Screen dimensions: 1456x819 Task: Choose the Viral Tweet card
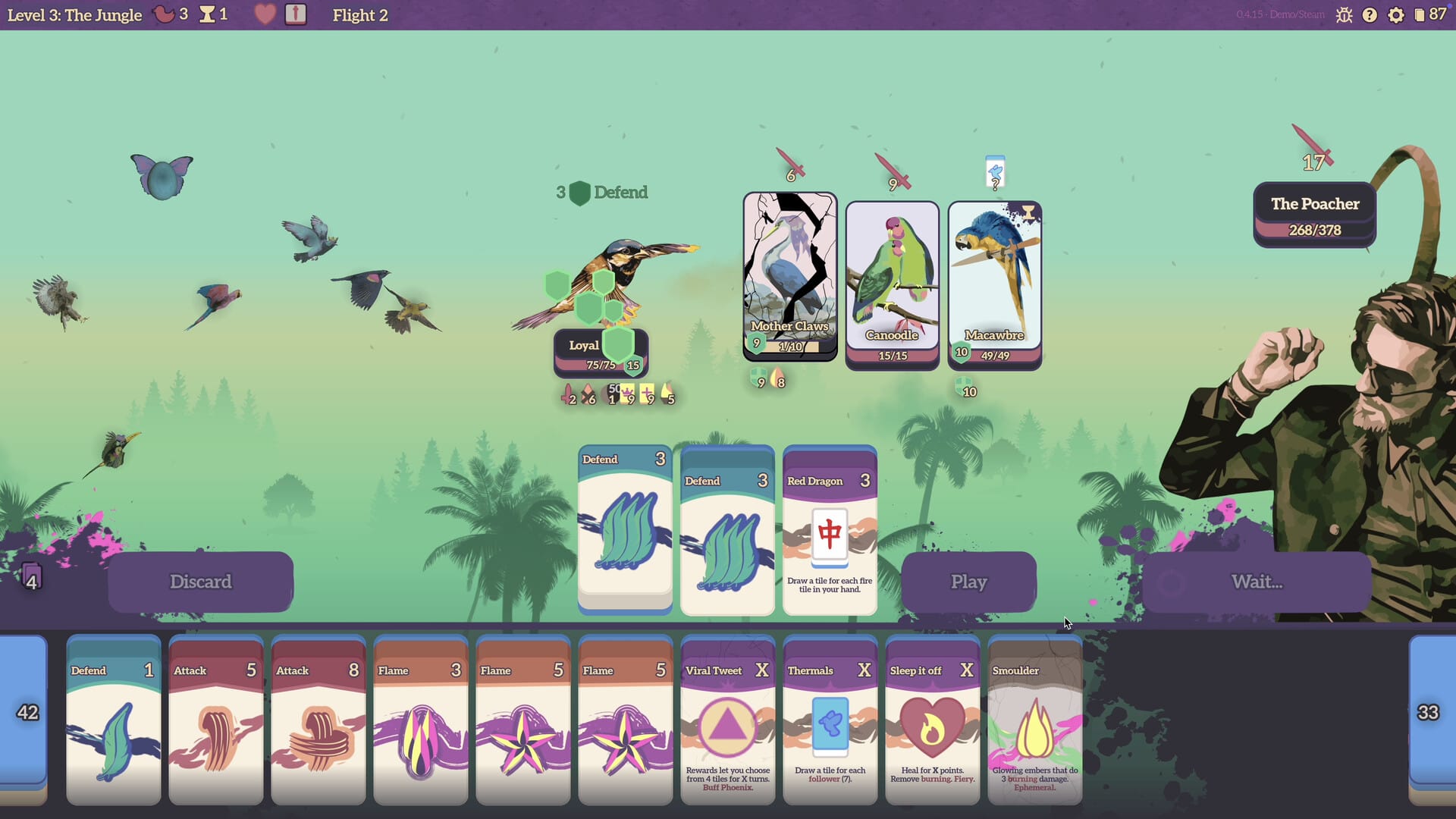click(728, 720)
